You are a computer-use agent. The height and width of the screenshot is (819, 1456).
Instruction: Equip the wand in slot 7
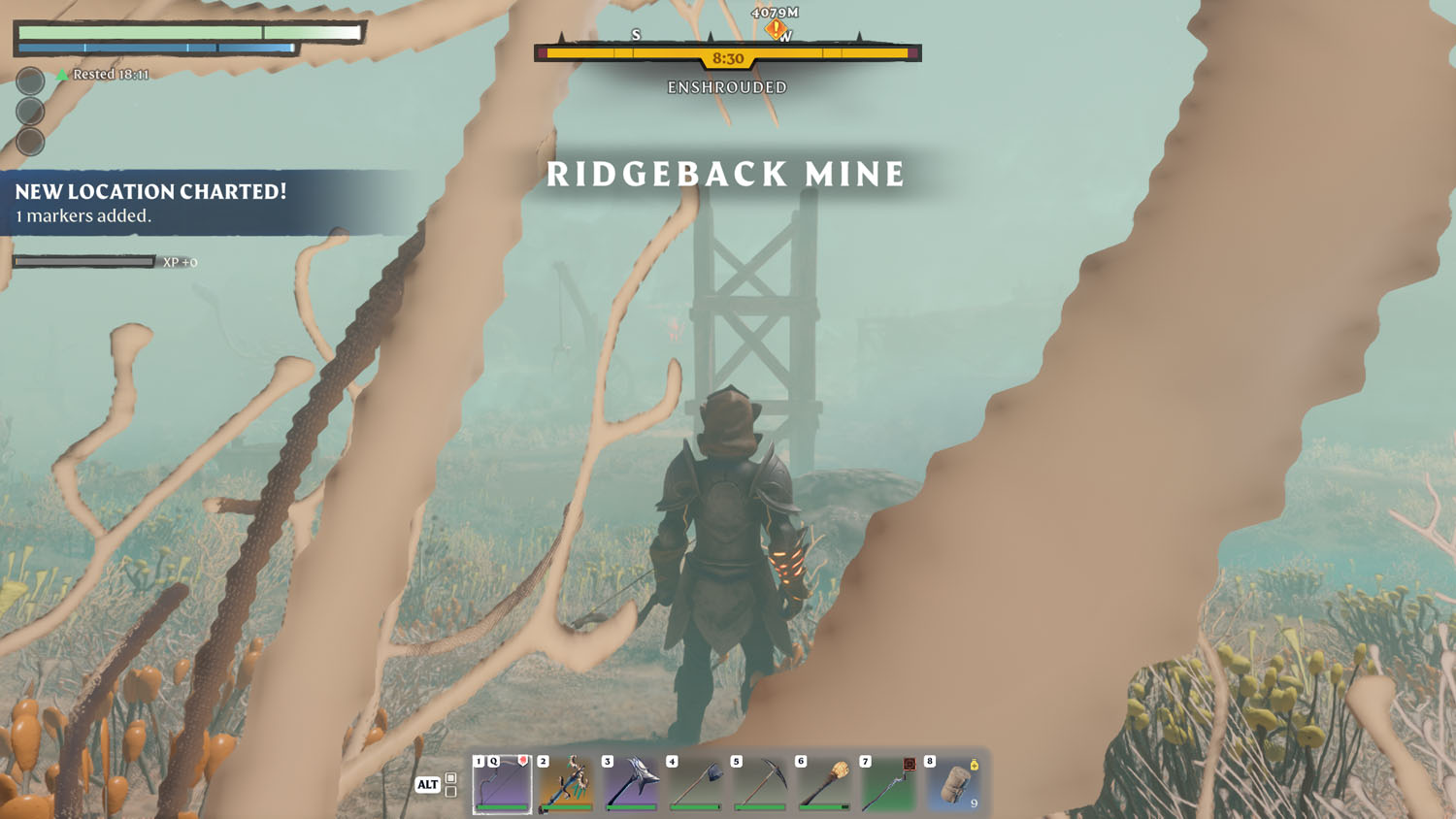[889, 784]
